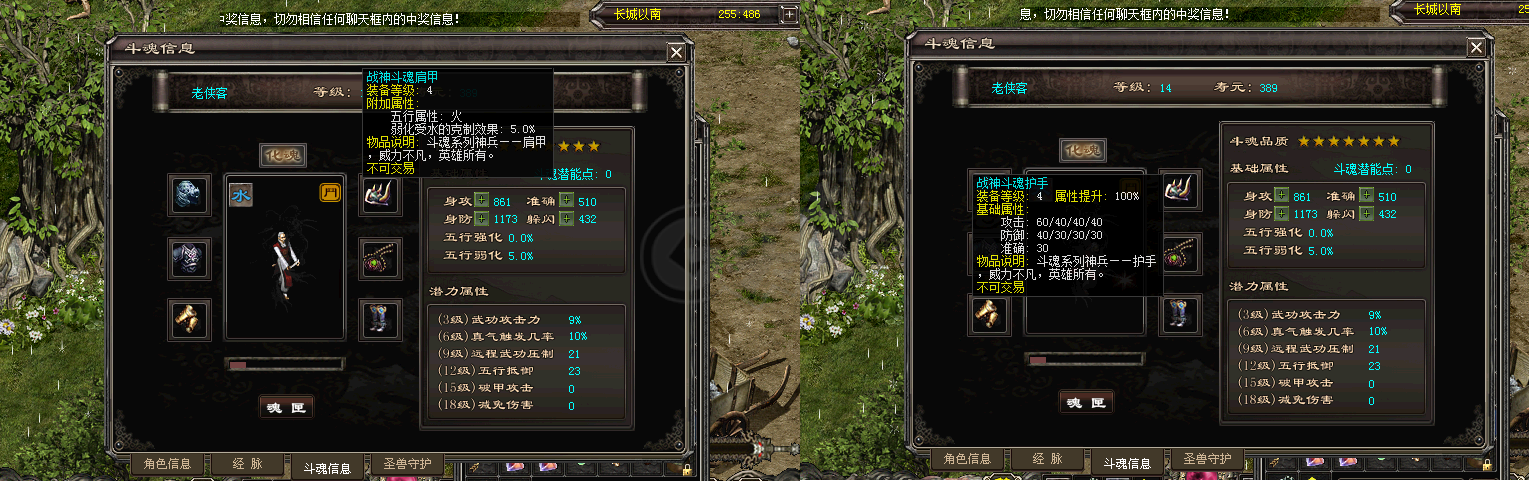
Task: Click the blue 水 element icon
Action: (x=241, y=194)
